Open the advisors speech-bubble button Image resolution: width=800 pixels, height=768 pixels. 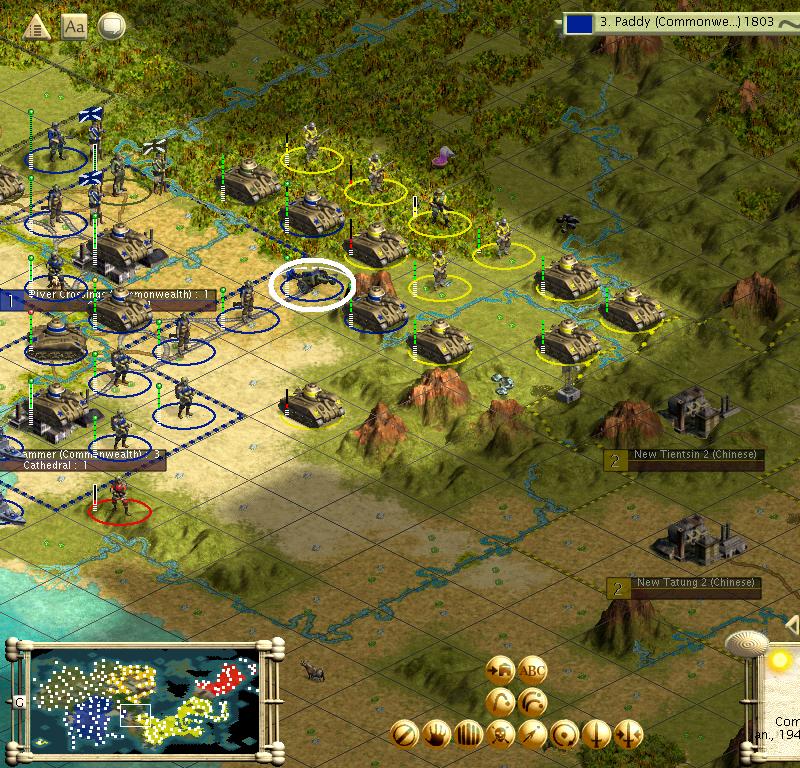click(111, 27)
